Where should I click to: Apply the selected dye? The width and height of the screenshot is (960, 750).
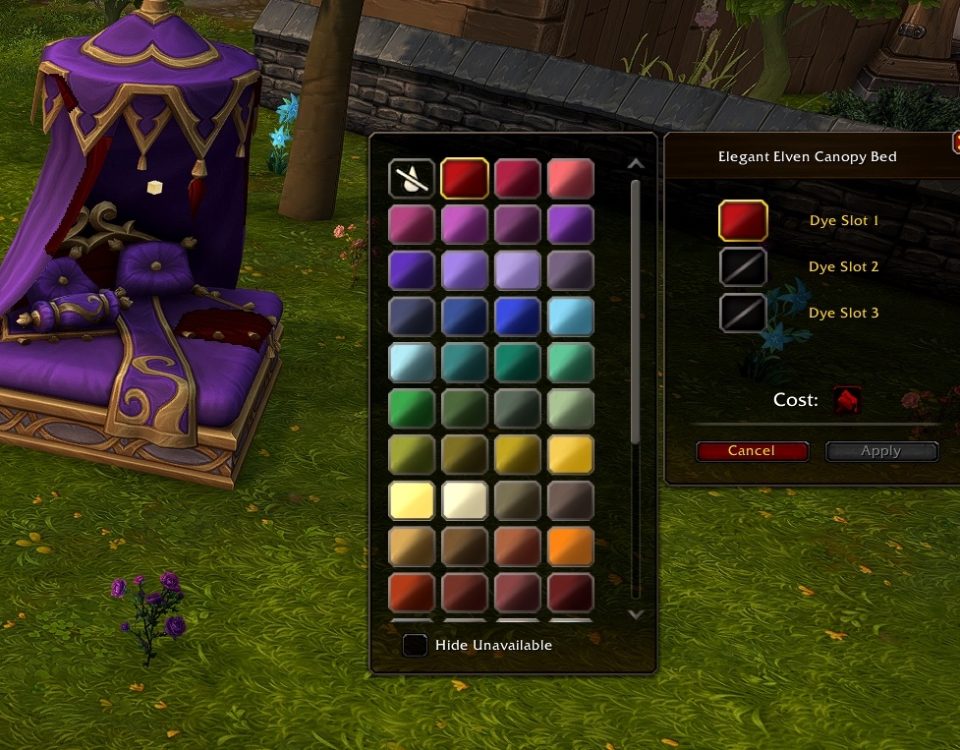881,451
